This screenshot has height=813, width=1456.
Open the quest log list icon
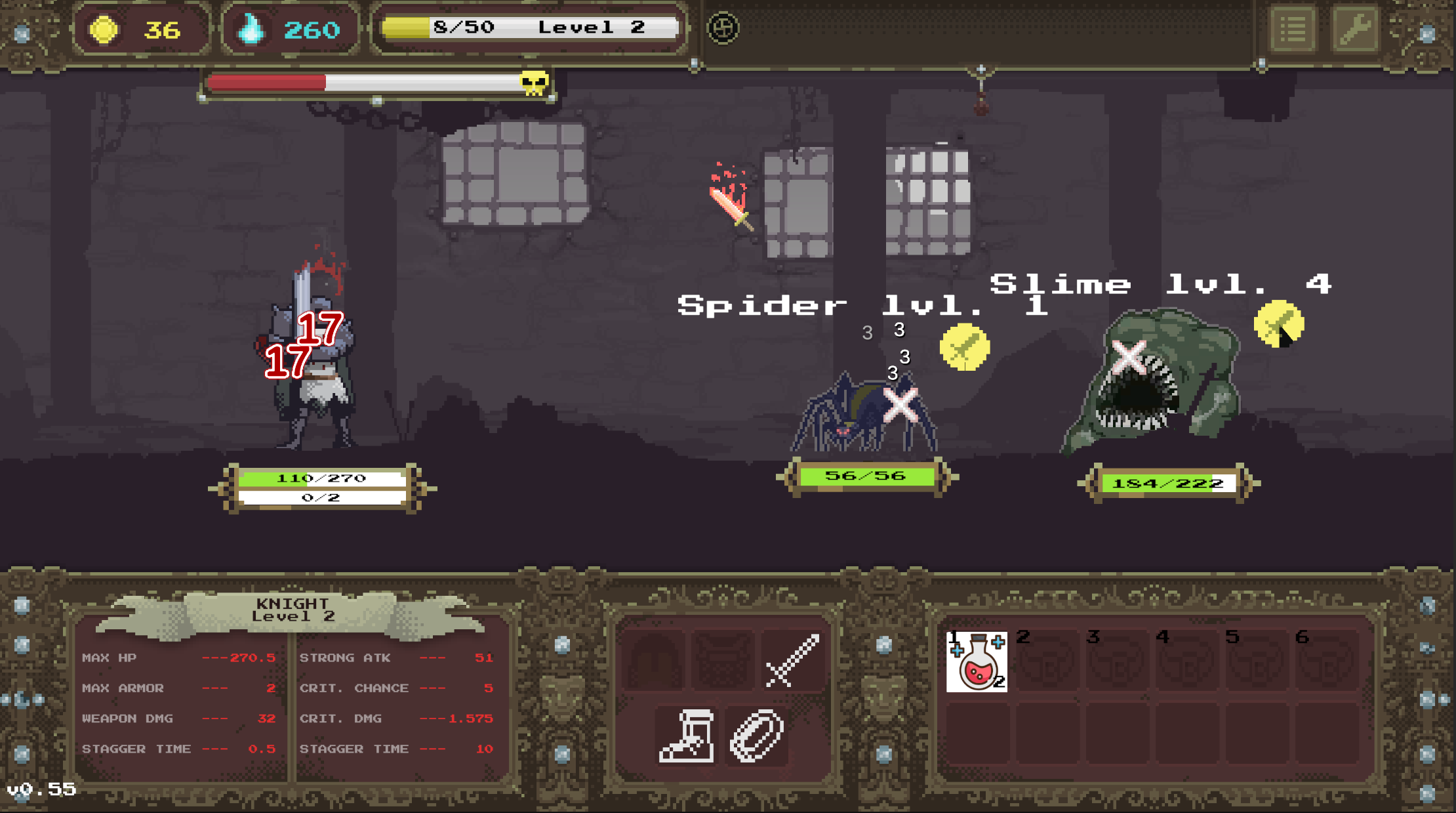(1293, 29)
